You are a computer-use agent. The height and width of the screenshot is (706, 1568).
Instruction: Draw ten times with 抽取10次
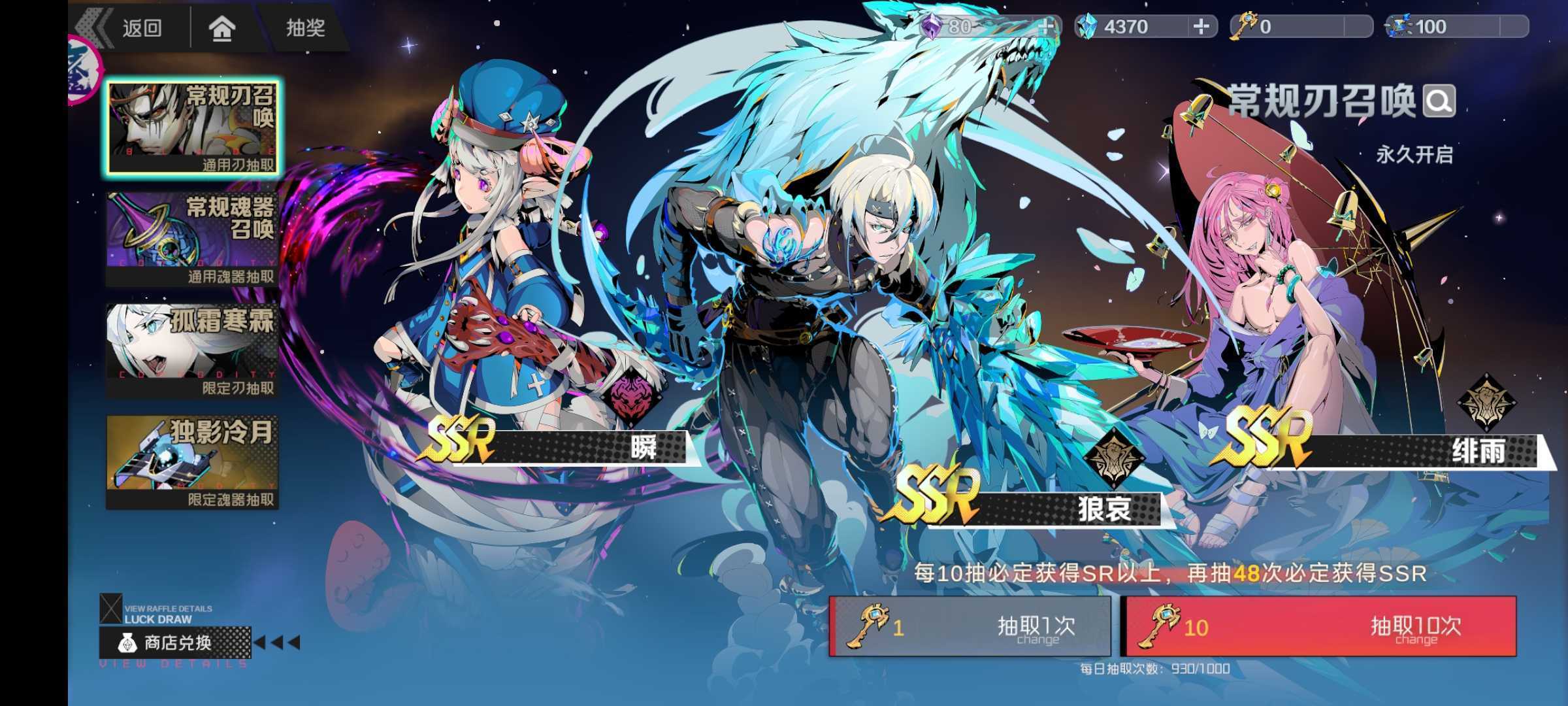(1318, 626)
